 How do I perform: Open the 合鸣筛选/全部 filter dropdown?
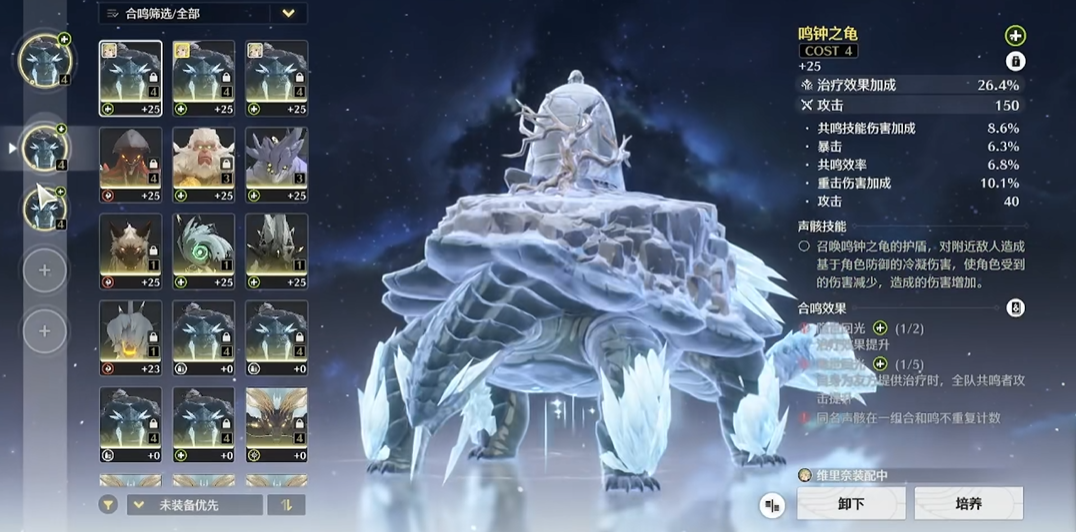point(202,13)
